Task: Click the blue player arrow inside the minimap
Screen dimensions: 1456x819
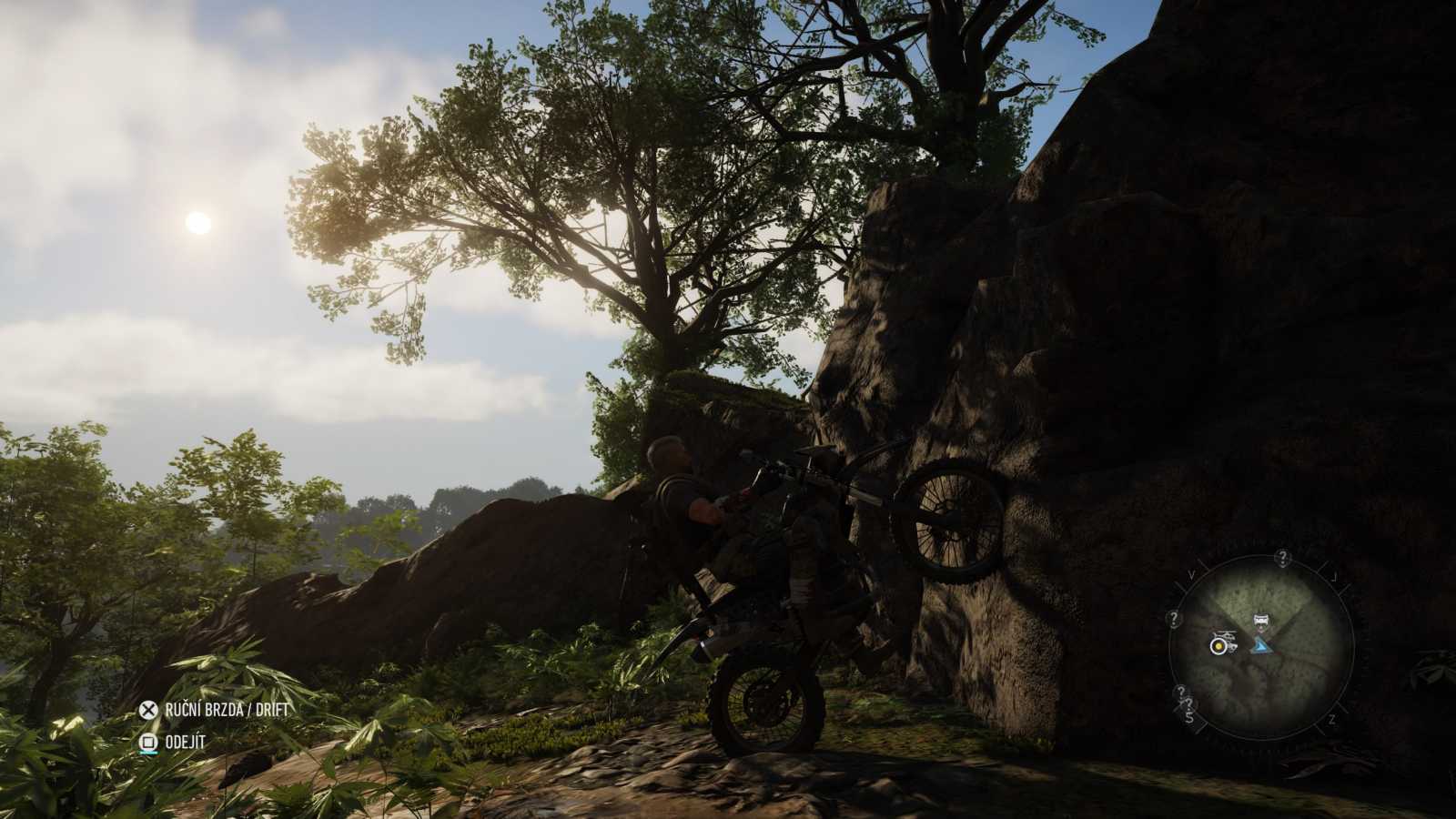Action: coord(1262,646)
